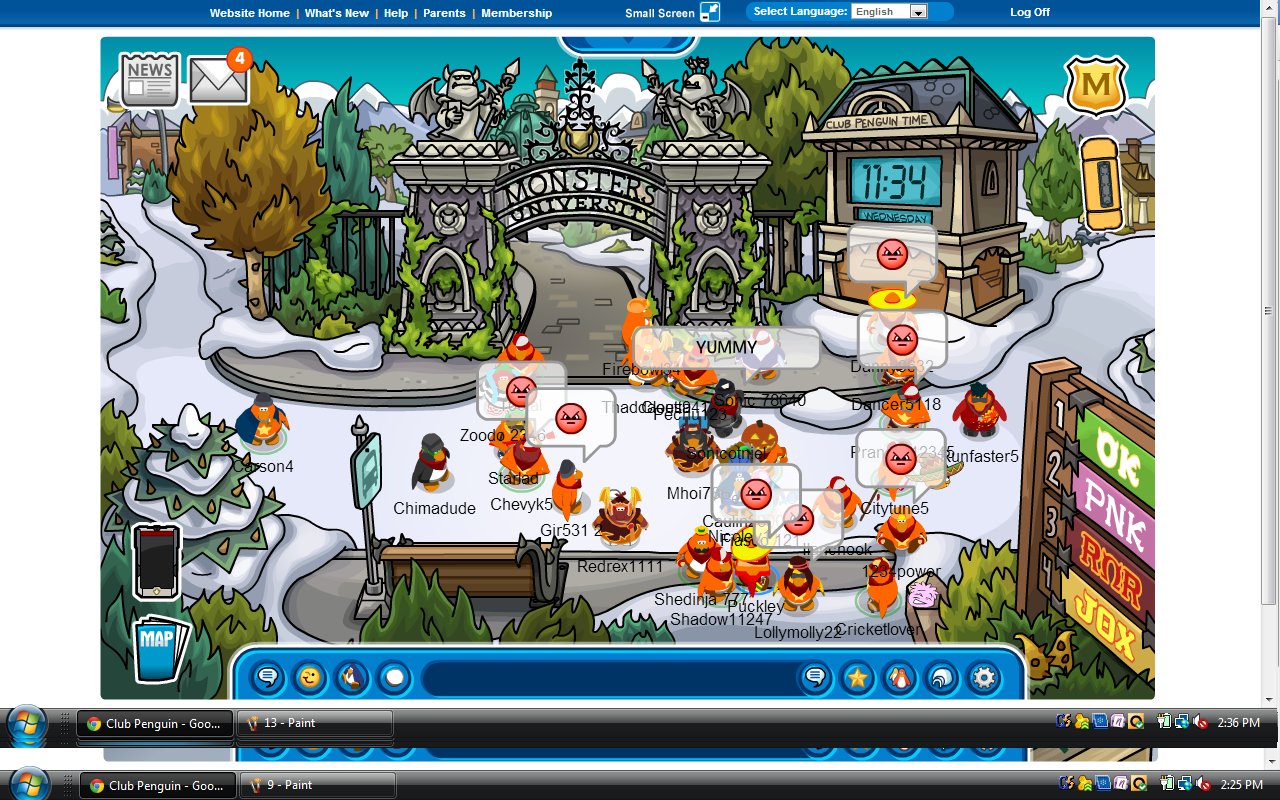The width and height of the screenshot is (1280, 800).
Task: Click the Log Off link
Action: (1030, 12)
